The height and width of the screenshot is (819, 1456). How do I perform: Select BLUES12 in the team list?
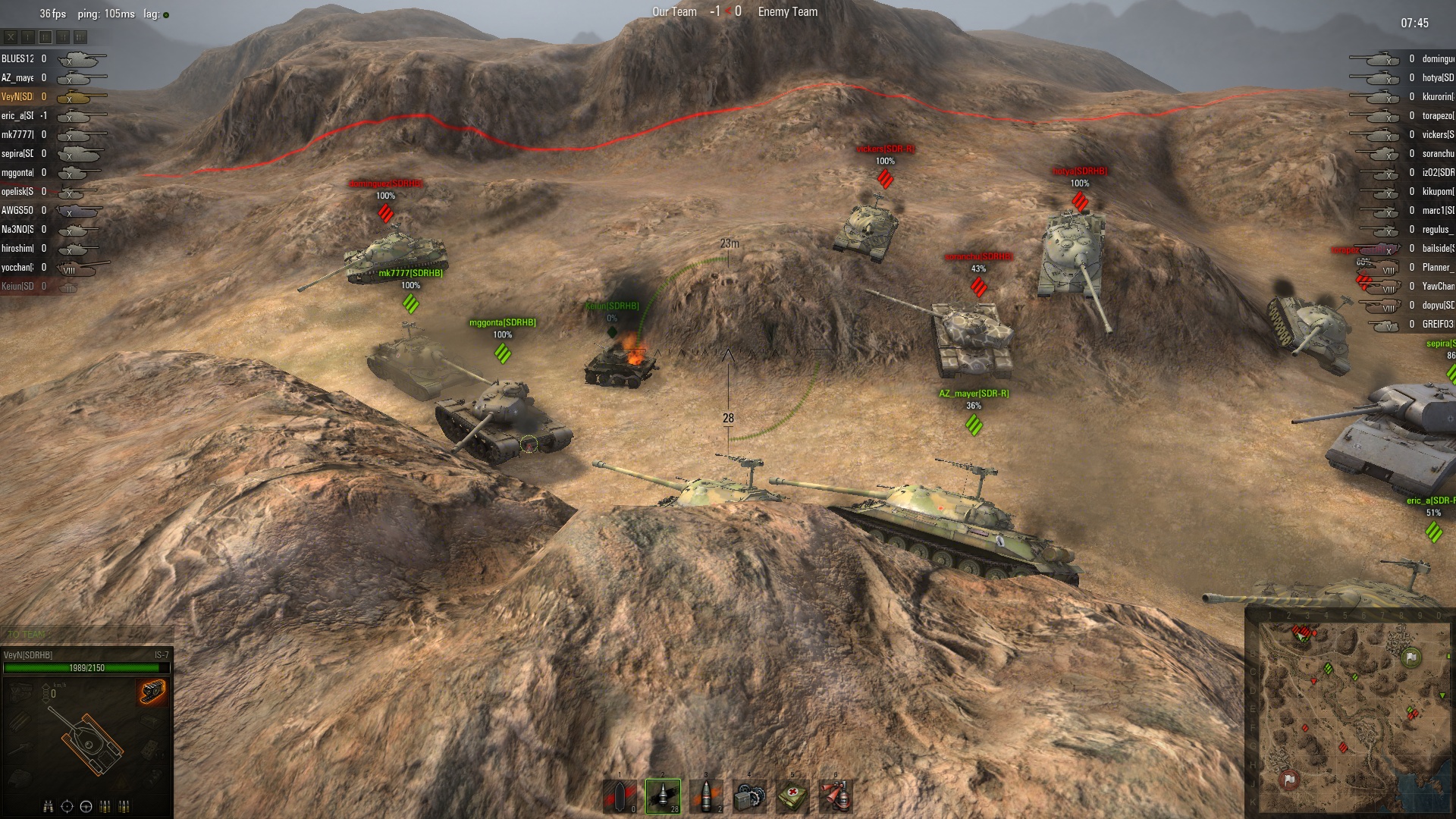click(x=18, y=58)
